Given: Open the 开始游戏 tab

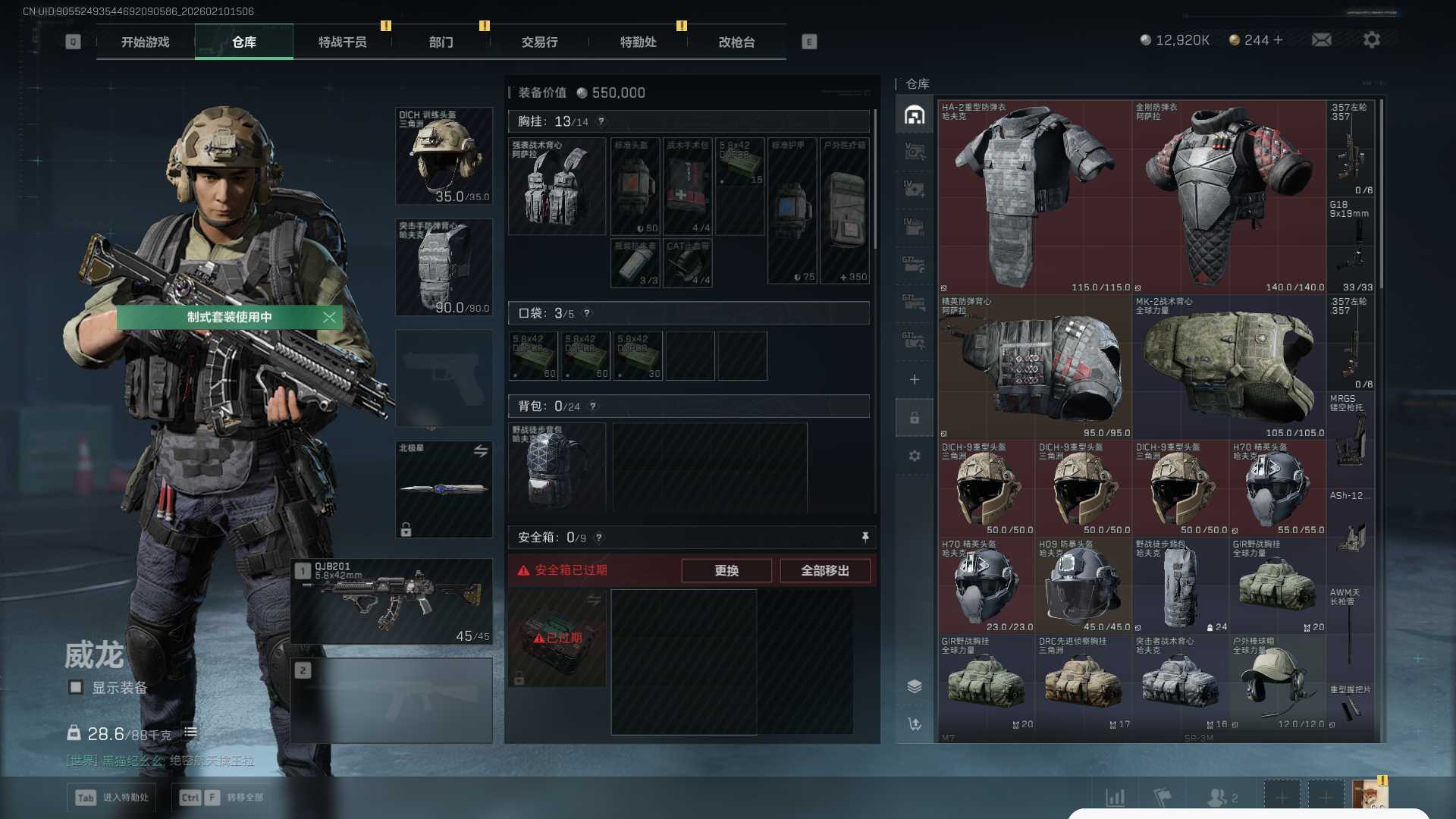Looking at the screenshot, I should pyautogui.click(x=145, y=42).
